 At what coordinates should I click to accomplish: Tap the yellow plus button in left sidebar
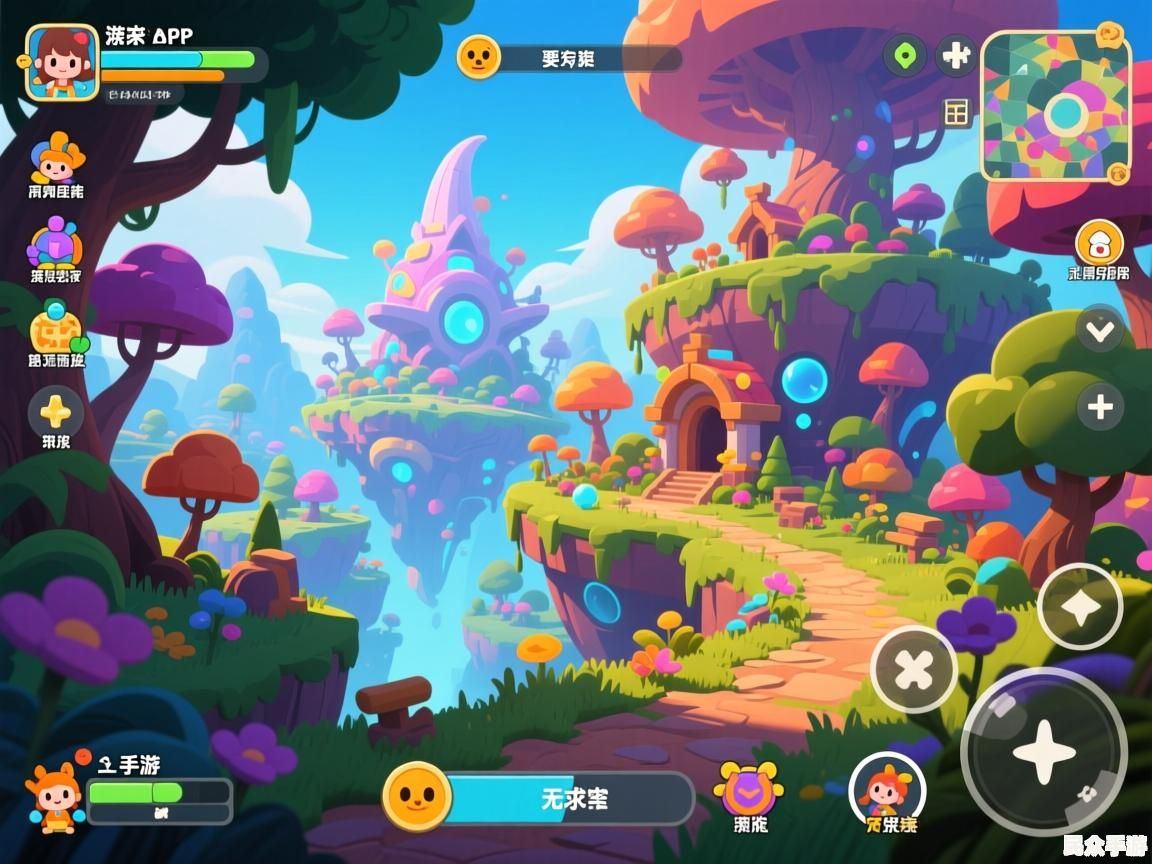(56, 412)
